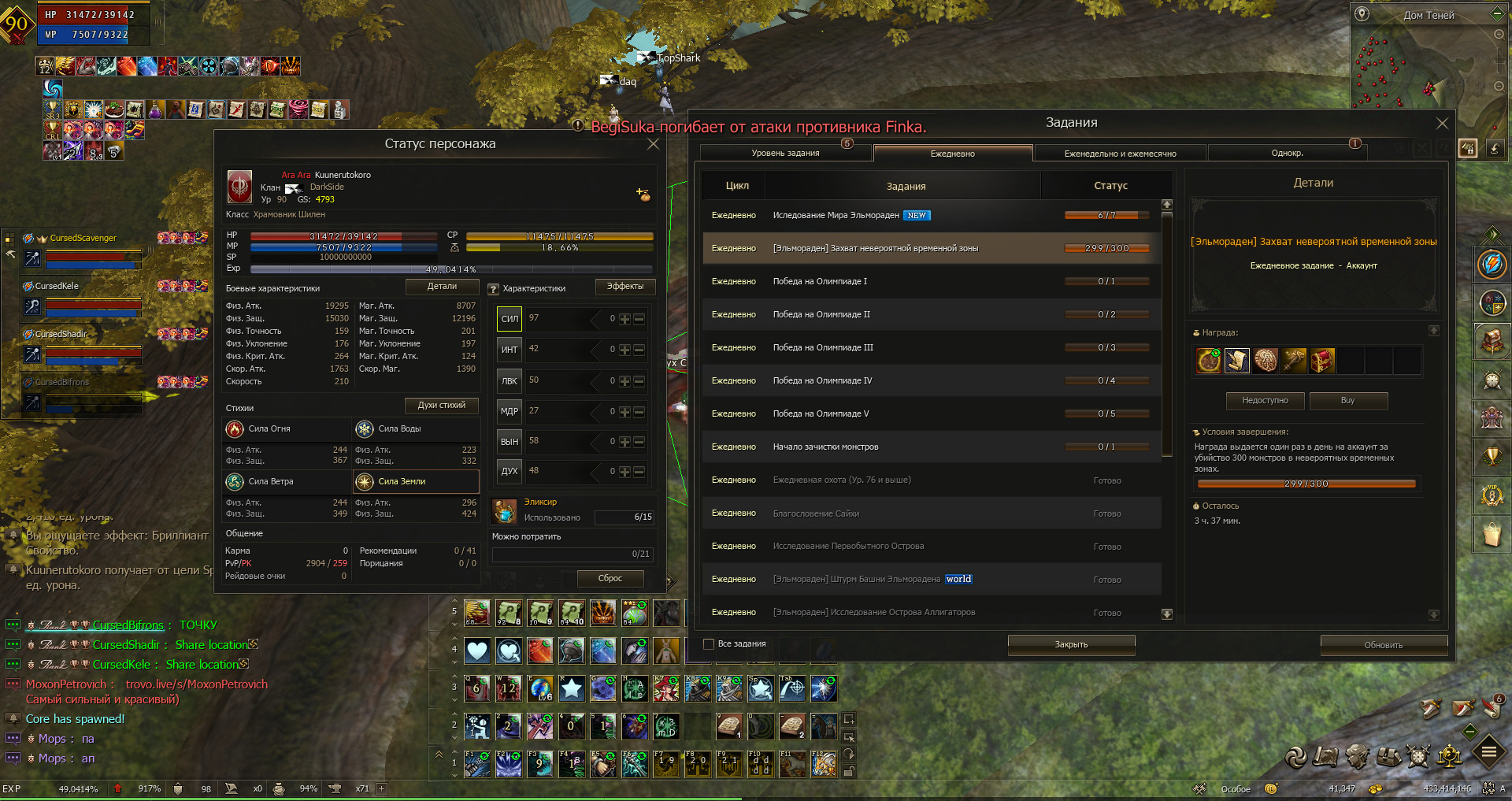Open the Духи стихий window
The width and height of the screenshot is (1512, 801).
442,406
